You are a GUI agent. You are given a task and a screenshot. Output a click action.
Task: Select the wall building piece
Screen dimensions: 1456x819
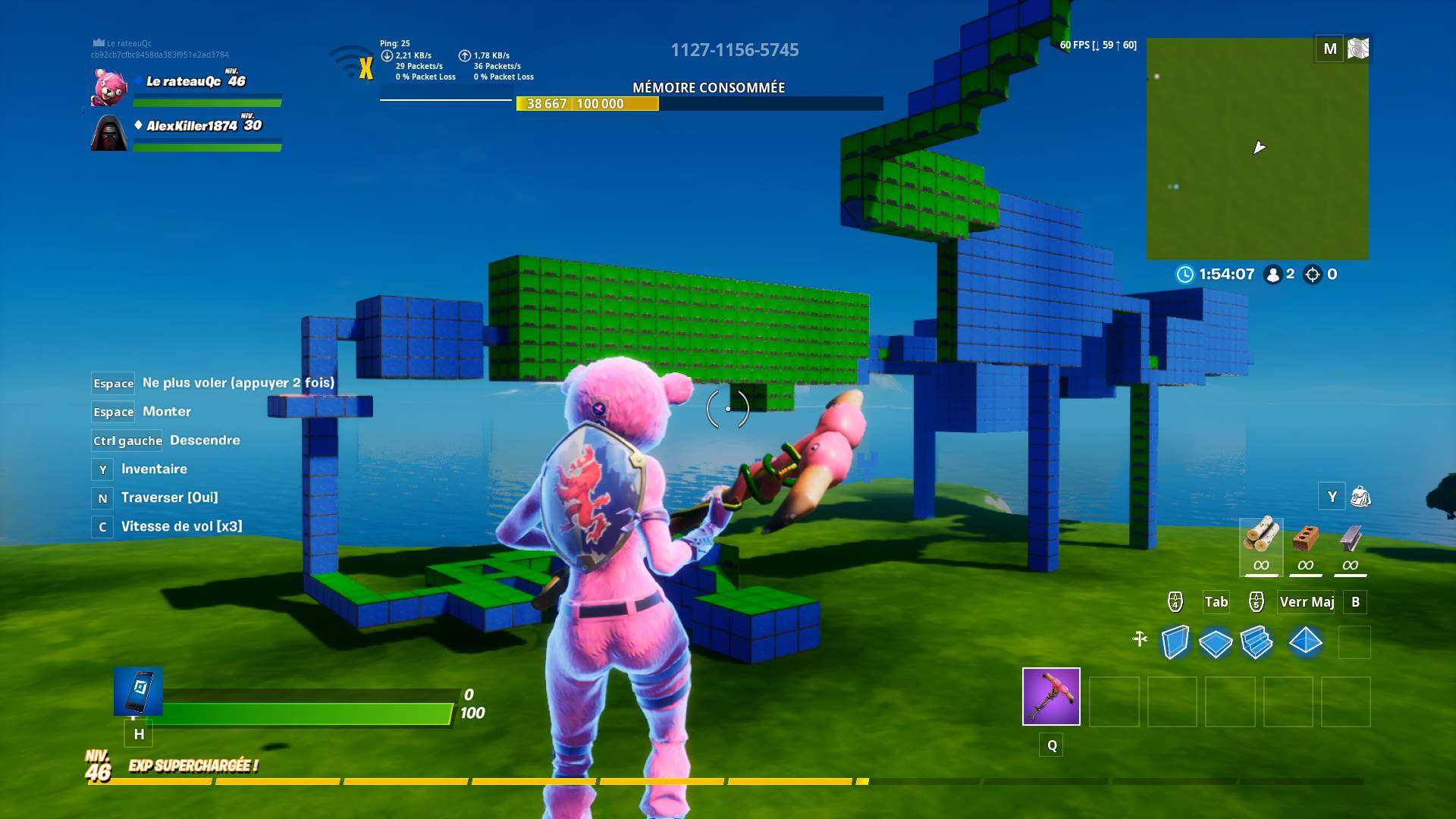[1175, 642]
